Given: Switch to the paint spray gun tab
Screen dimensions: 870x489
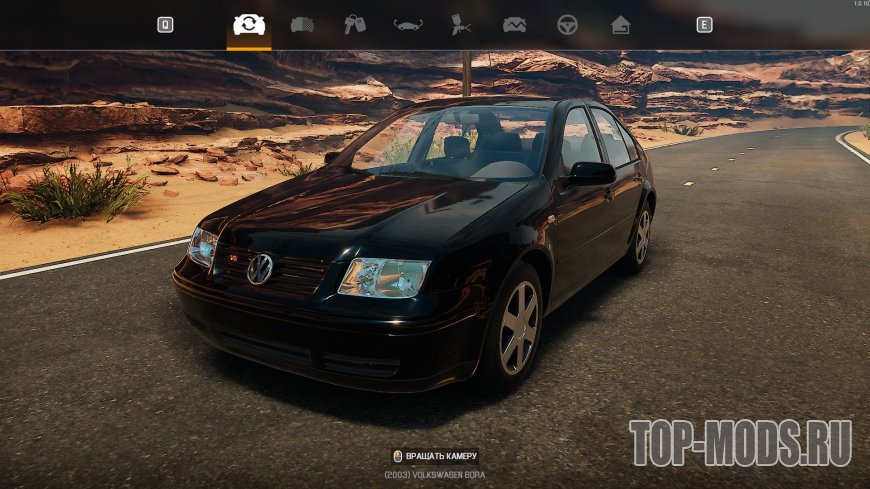Looking at the screenshot, I should (x=461, y=25).
